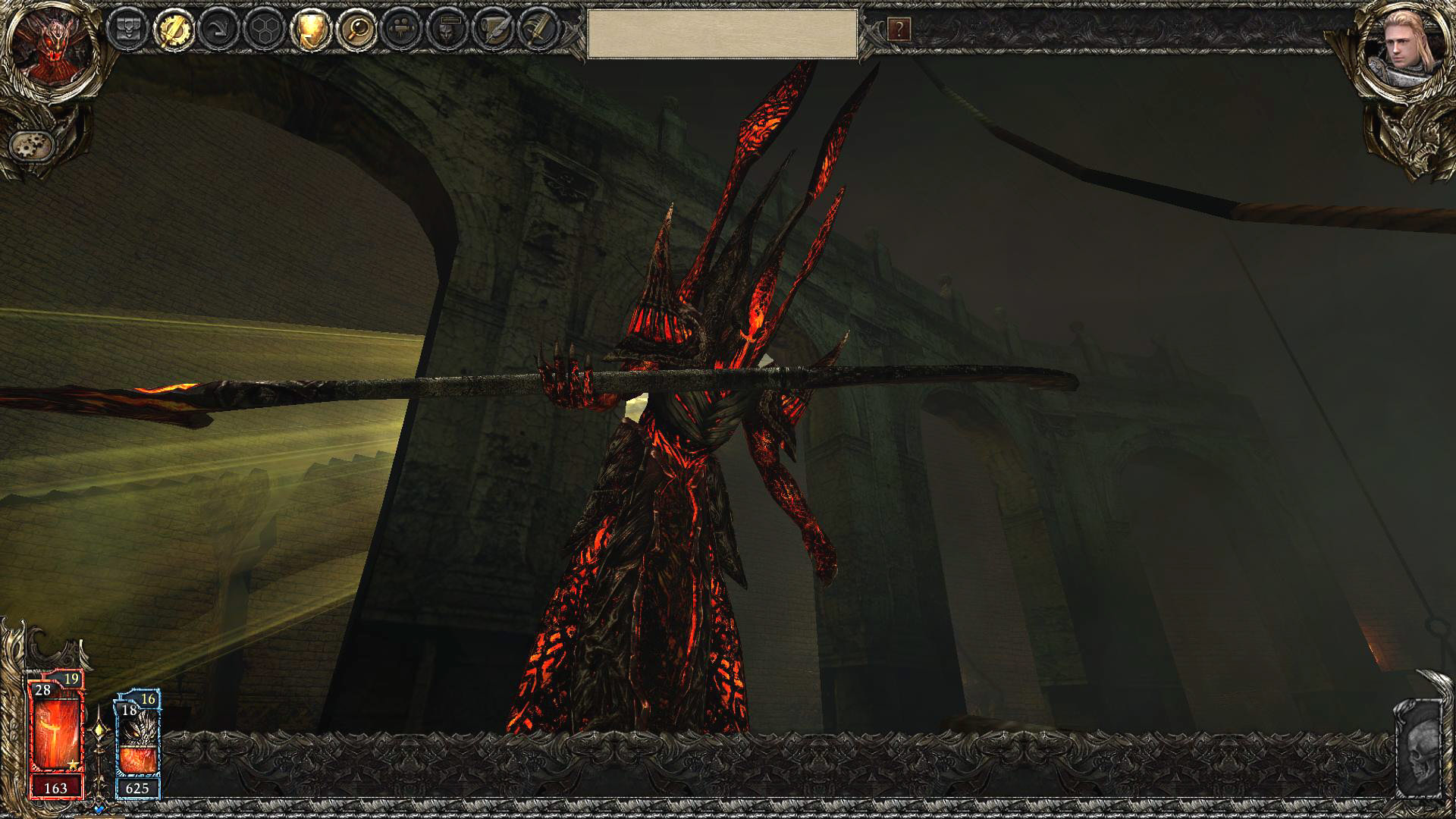1456x819 pixels.
Task: Activate the golden sword-and-gear button
Action: [172, 30]
